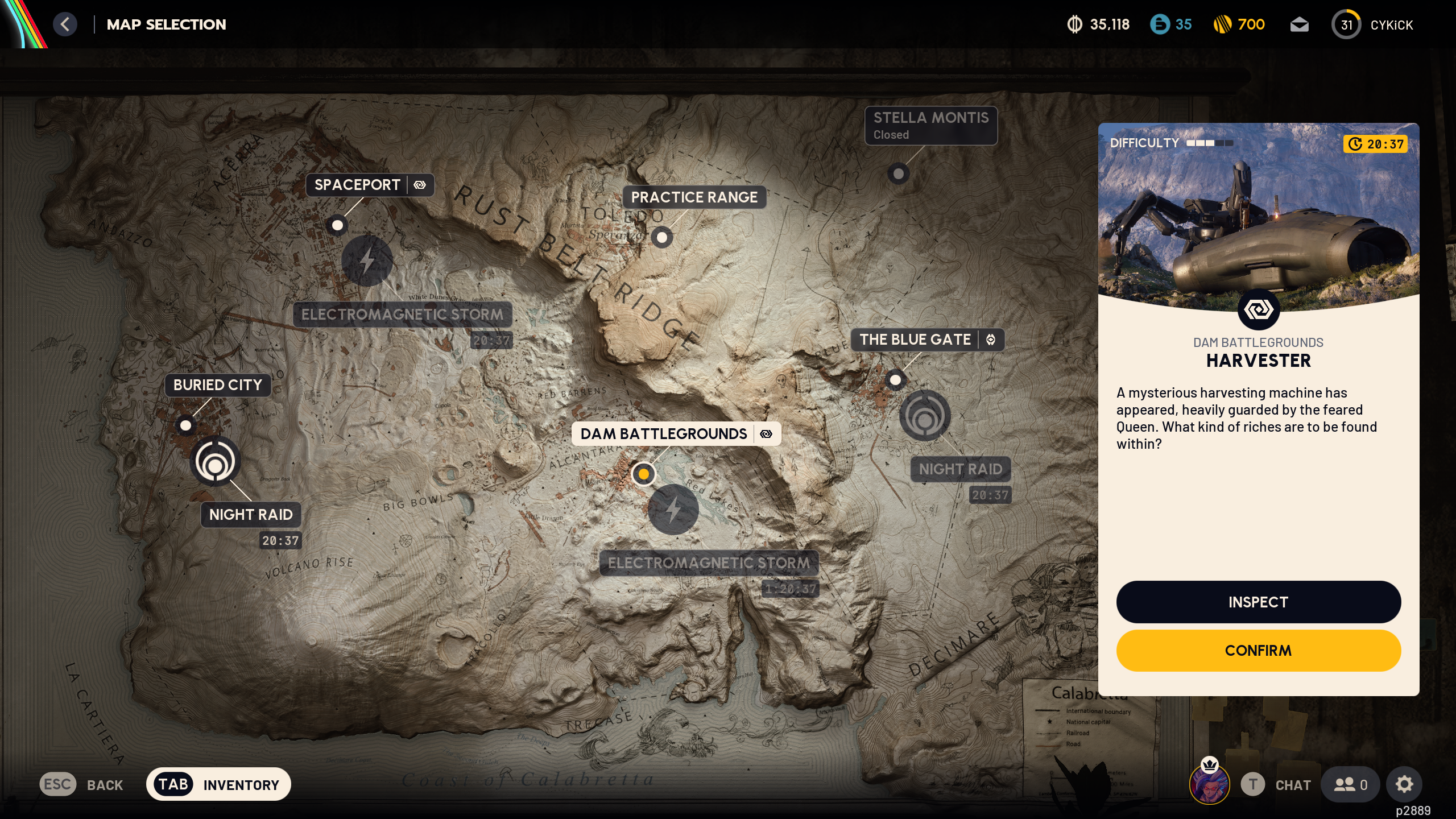Select the Spaceport map marker
Image resolution: width=1456 pixels, height=819 pixels.
[338, 226]
